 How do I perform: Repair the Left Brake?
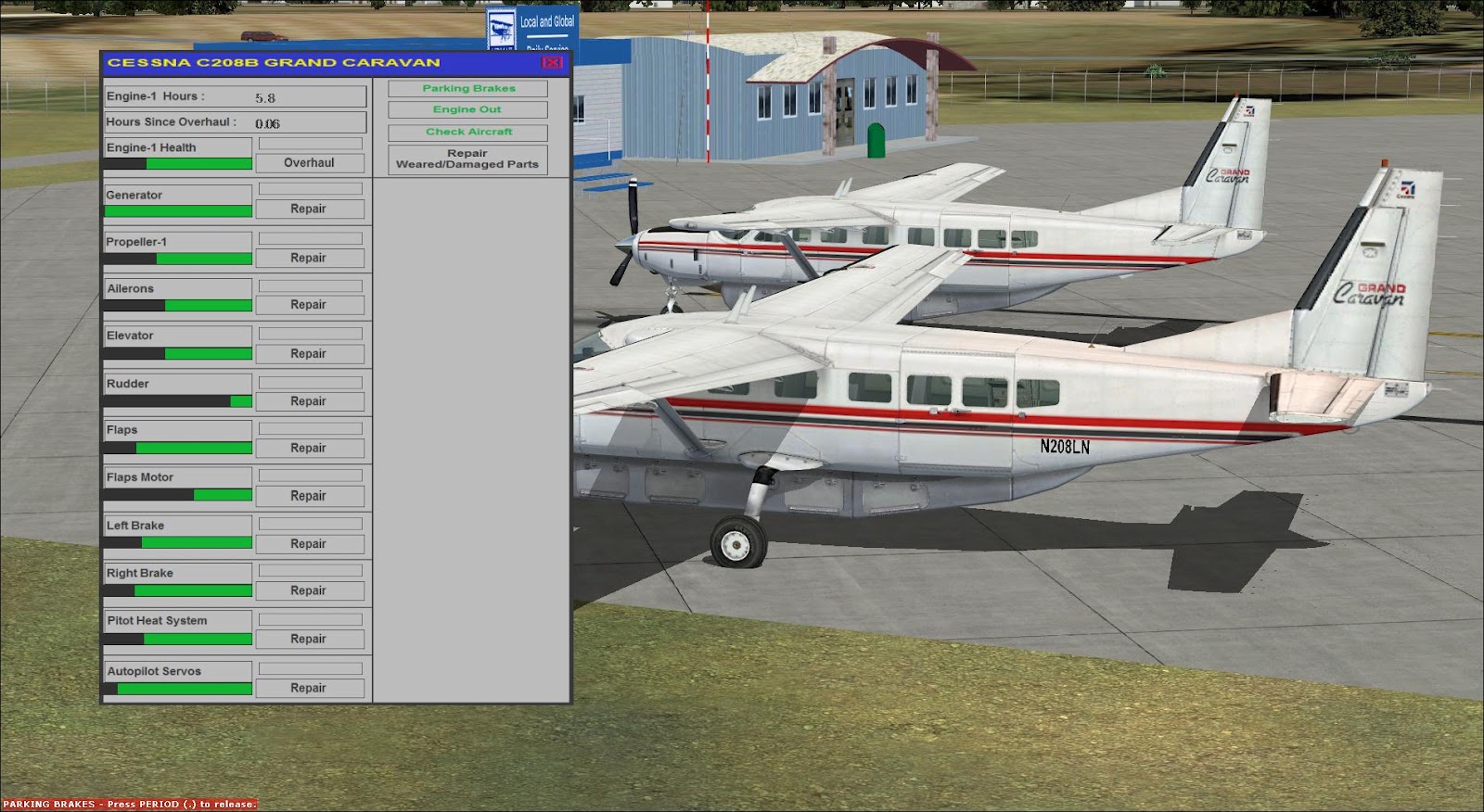(x=311, y=543)
